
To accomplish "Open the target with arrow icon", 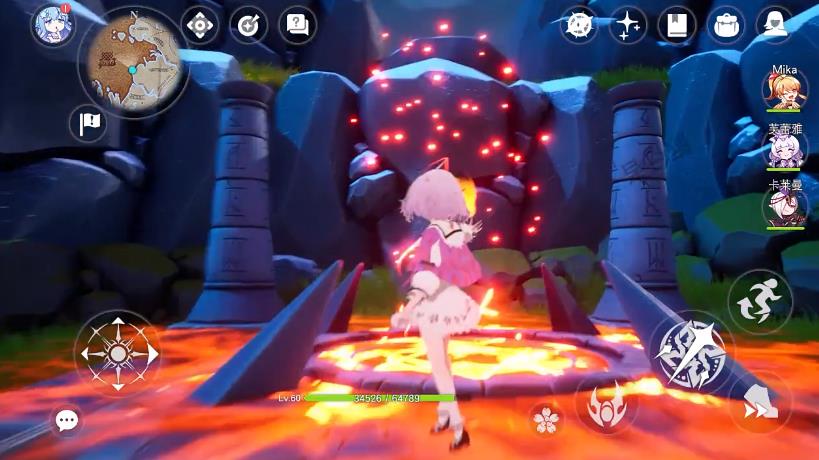I will (249, 25).
